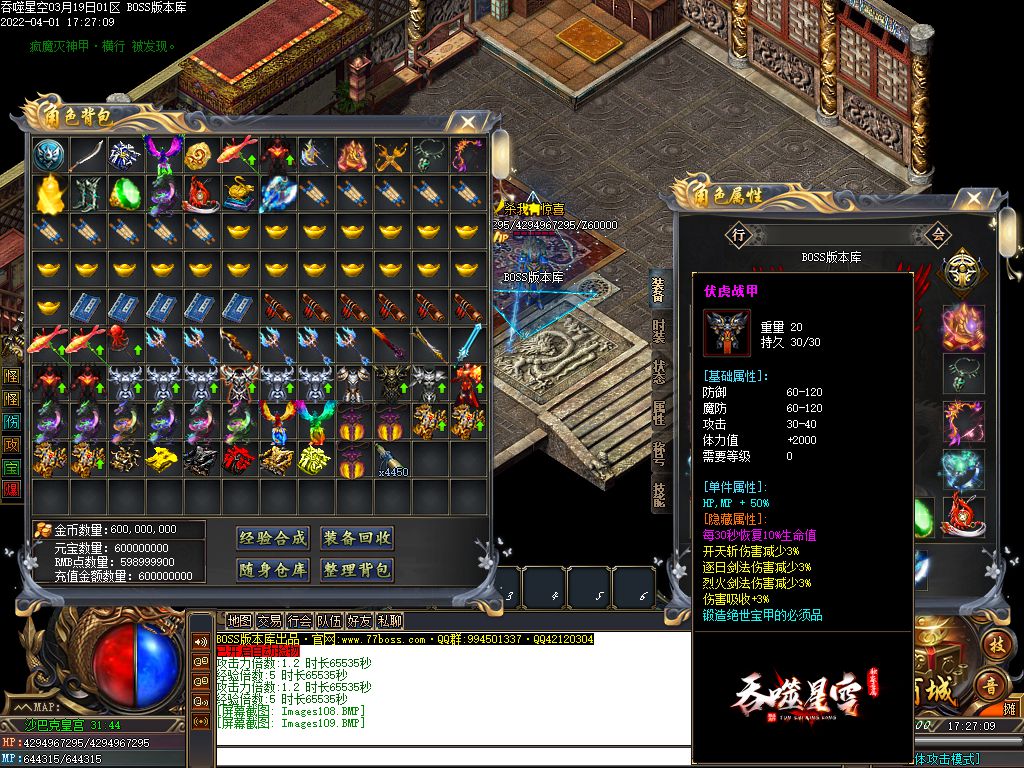Show the 属性 attributes tab
Viewport: 1024px width, 768px height.
coord(659,410)
